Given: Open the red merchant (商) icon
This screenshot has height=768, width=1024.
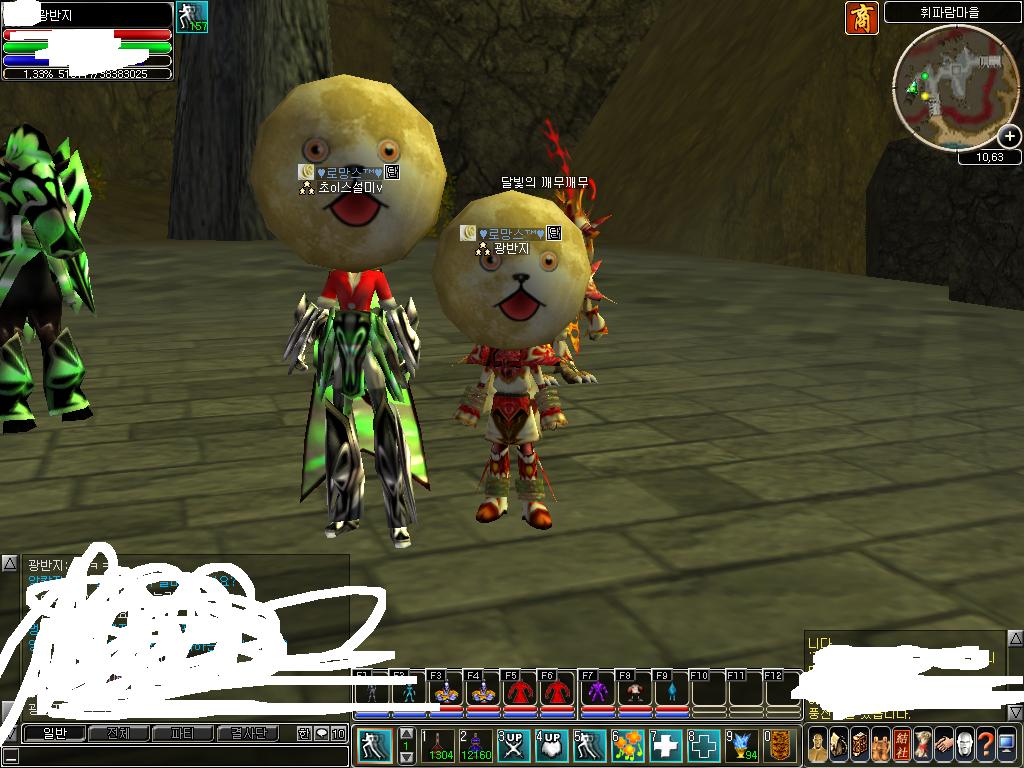Looking at the screenshot, I should tap(861, 17).
